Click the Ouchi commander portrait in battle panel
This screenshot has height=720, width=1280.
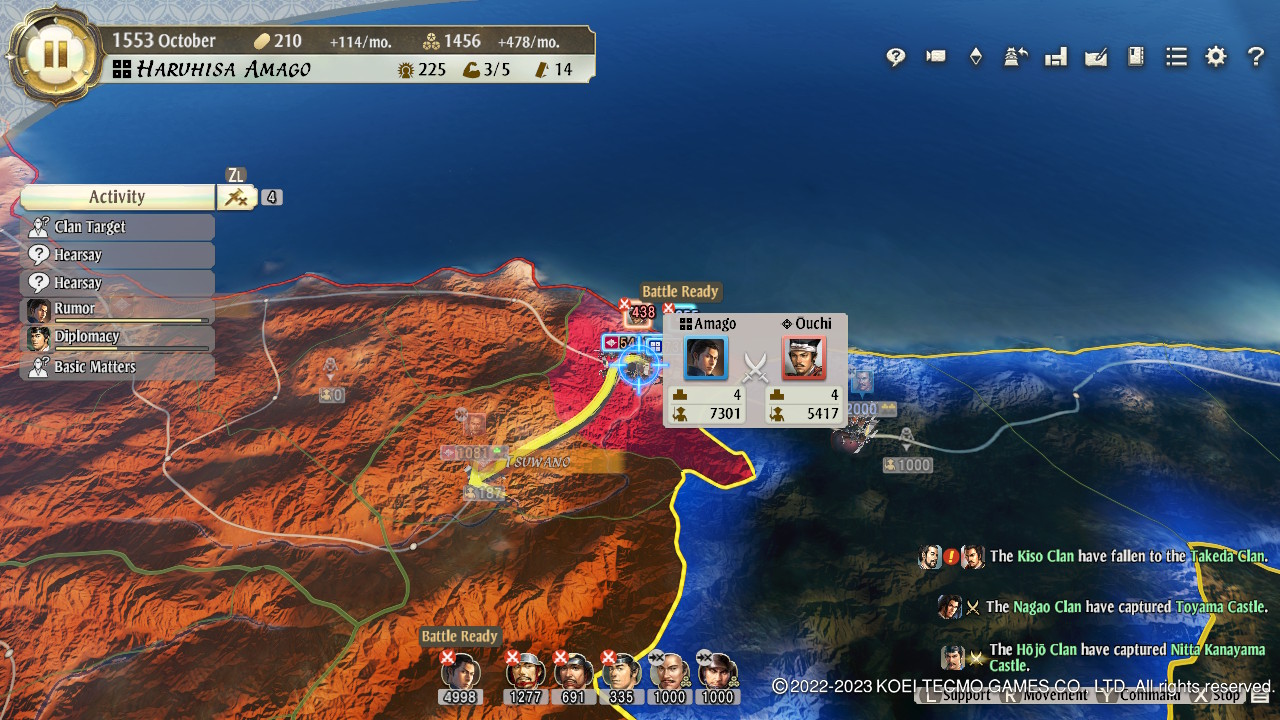click(x=803, y=359)
